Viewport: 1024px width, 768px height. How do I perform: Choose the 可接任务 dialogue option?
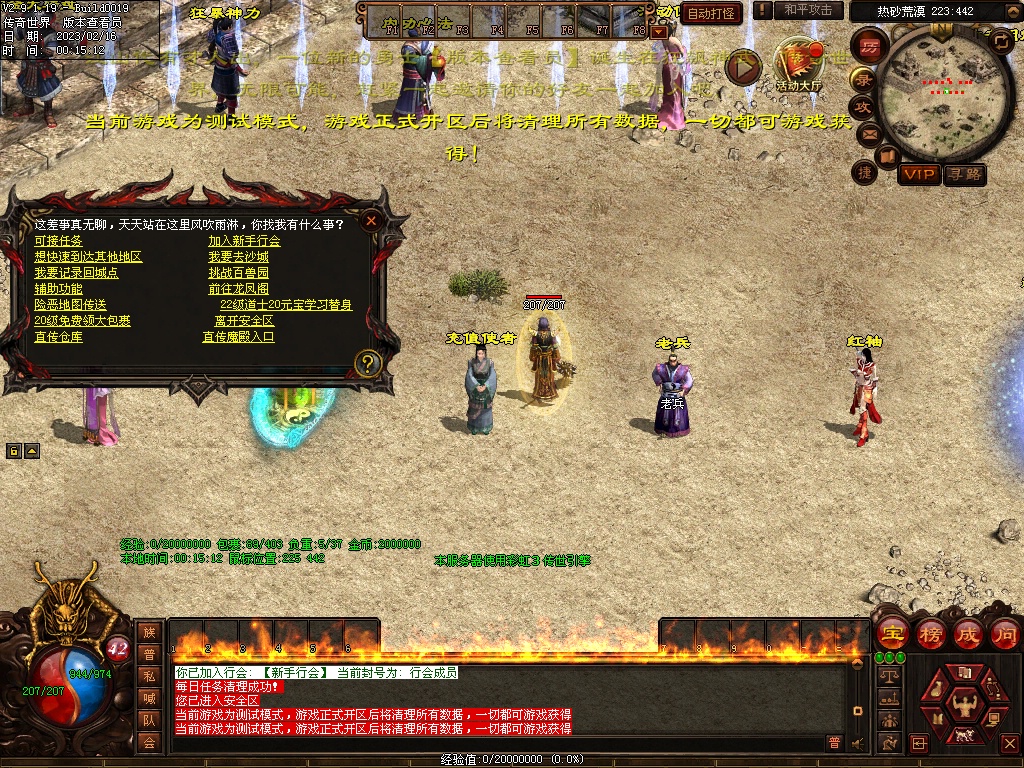click(x=58, y=241)
